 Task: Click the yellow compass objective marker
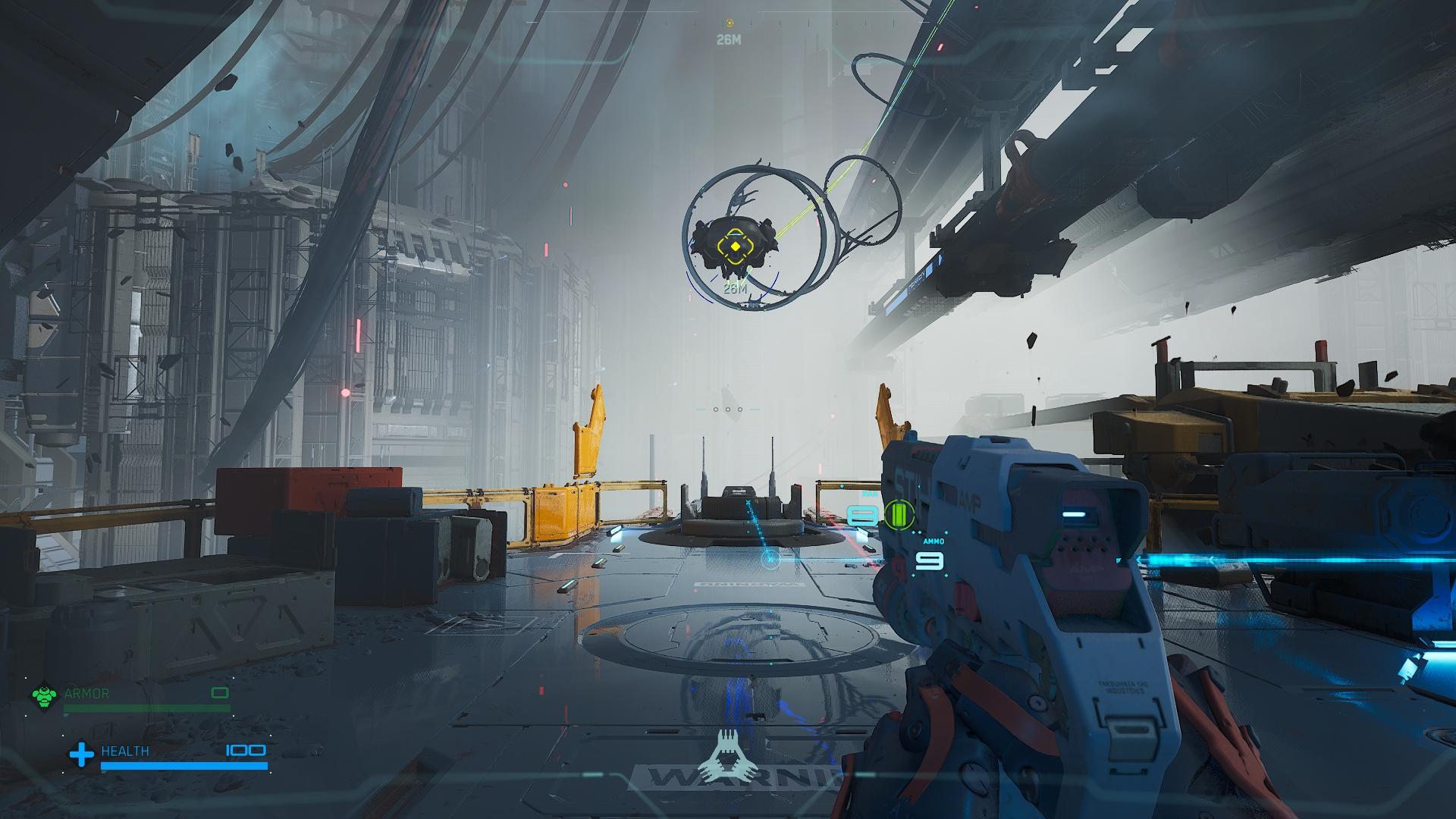[x=730, y=24]
